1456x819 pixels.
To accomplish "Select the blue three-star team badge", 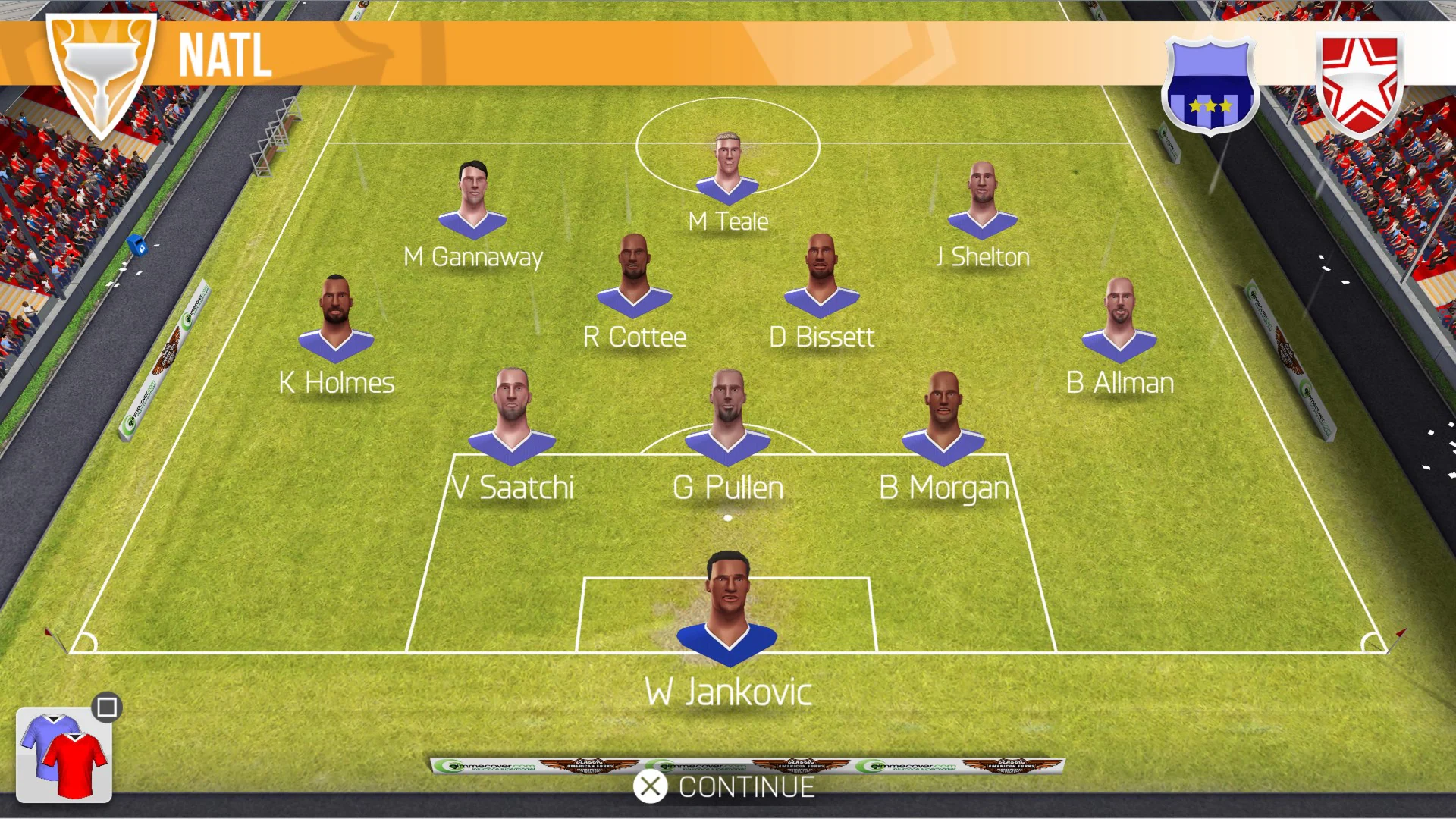I will coord(1210,86).
